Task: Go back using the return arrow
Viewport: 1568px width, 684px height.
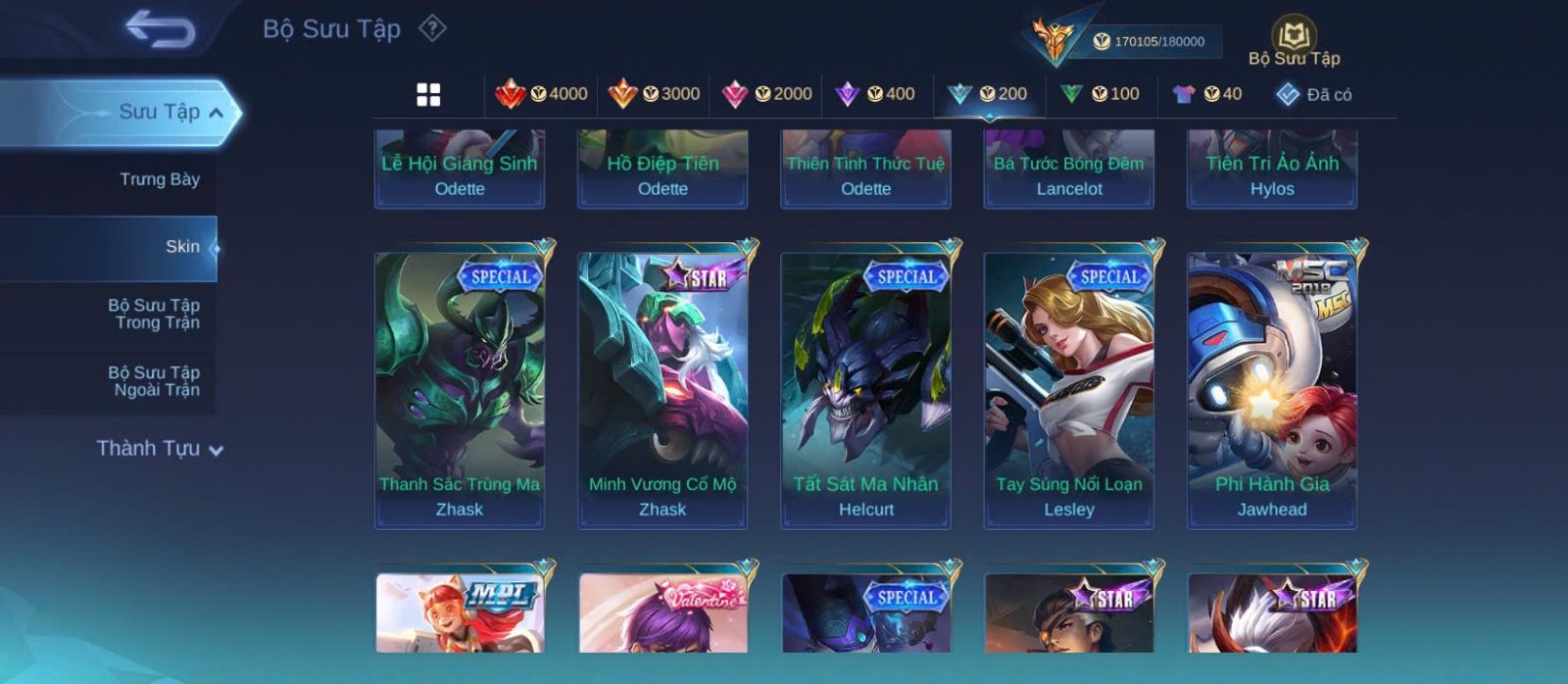Action: click(160, 29)
